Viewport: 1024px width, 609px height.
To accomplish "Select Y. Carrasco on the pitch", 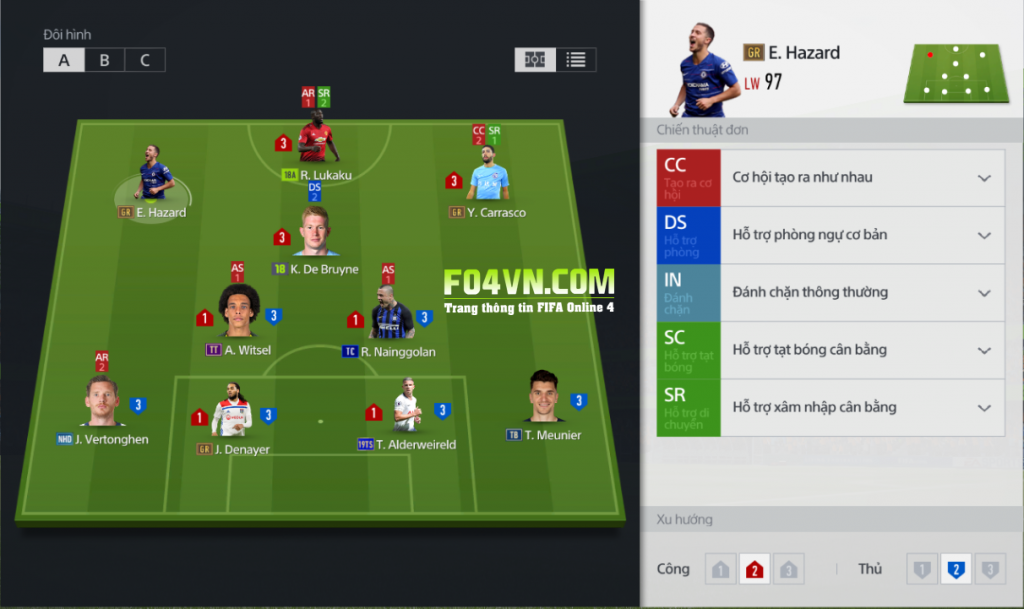I will pos(489,177).
